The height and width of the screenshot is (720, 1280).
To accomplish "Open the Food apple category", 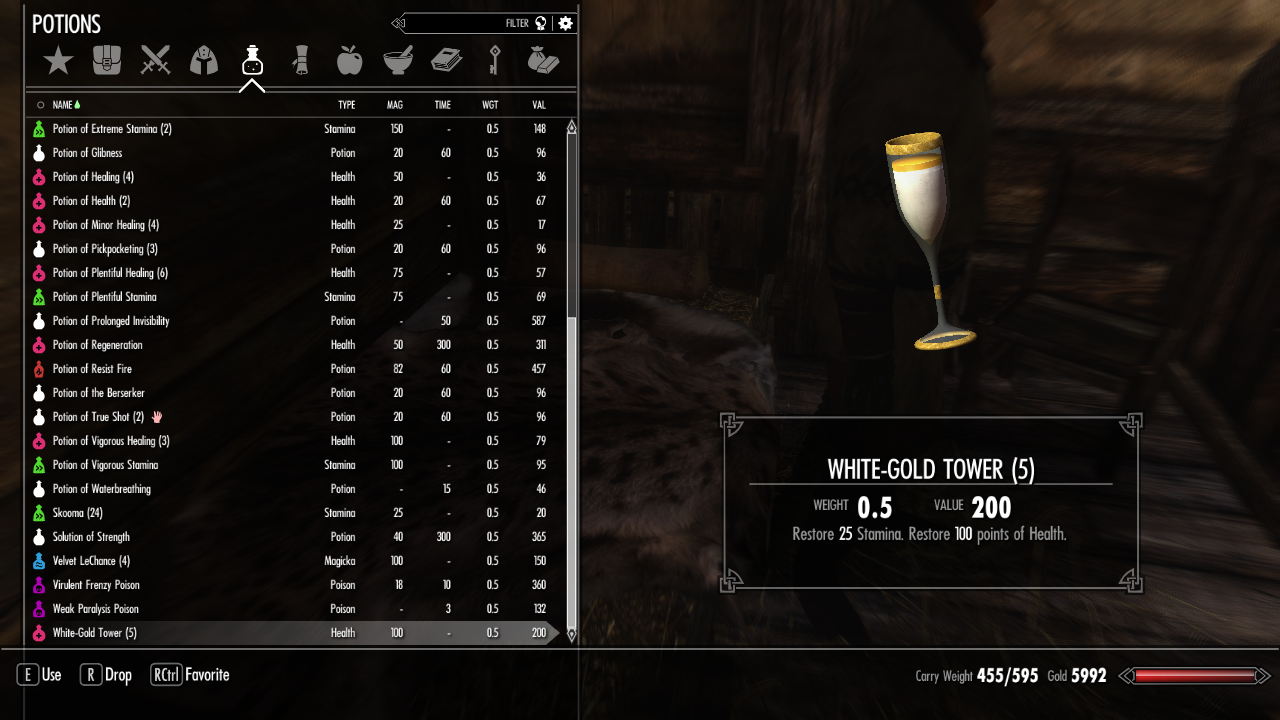I will 349,61.
